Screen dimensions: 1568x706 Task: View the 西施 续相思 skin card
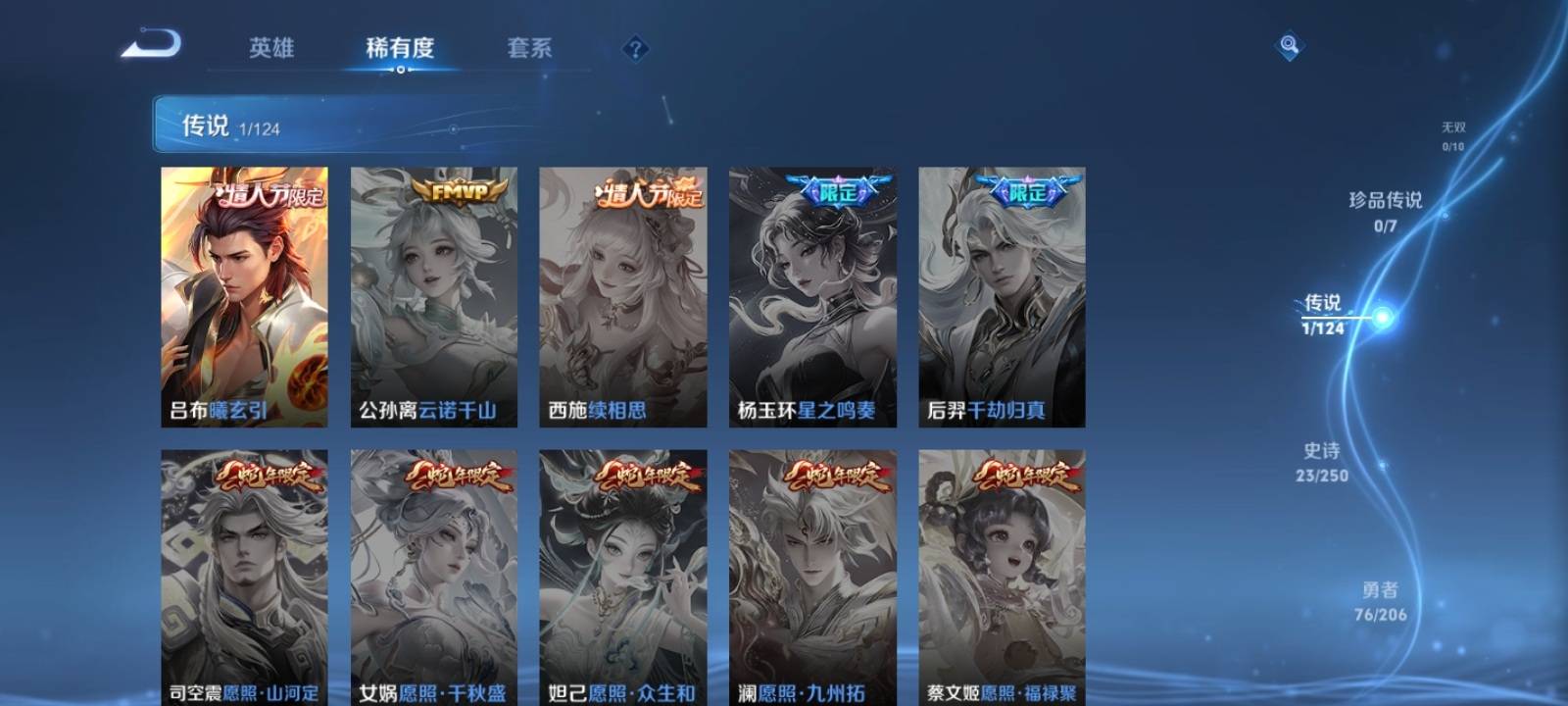(x=622, y=296)
